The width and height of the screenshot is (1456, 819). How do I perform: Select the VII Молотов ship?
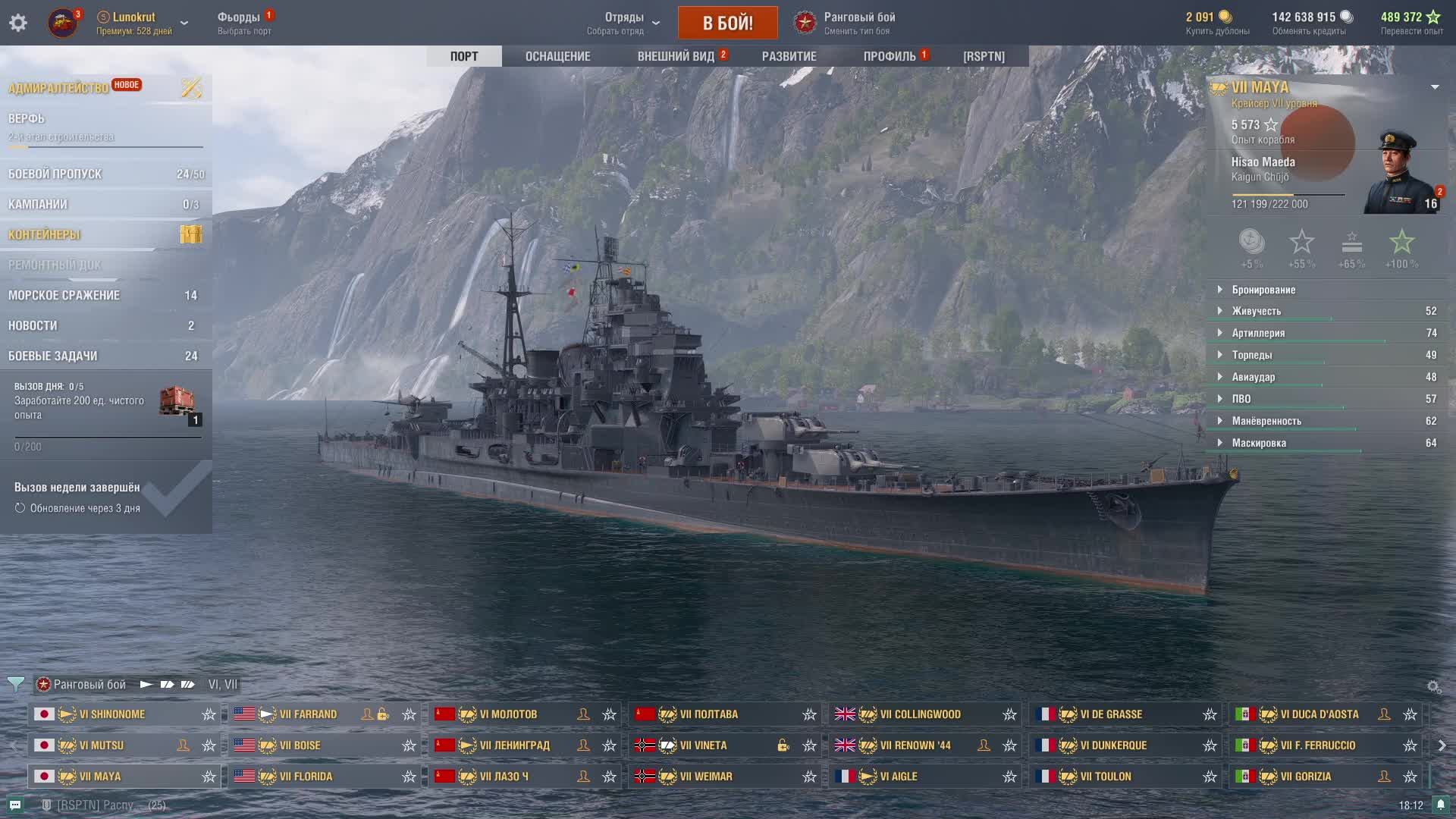click(x=508, y=714)
